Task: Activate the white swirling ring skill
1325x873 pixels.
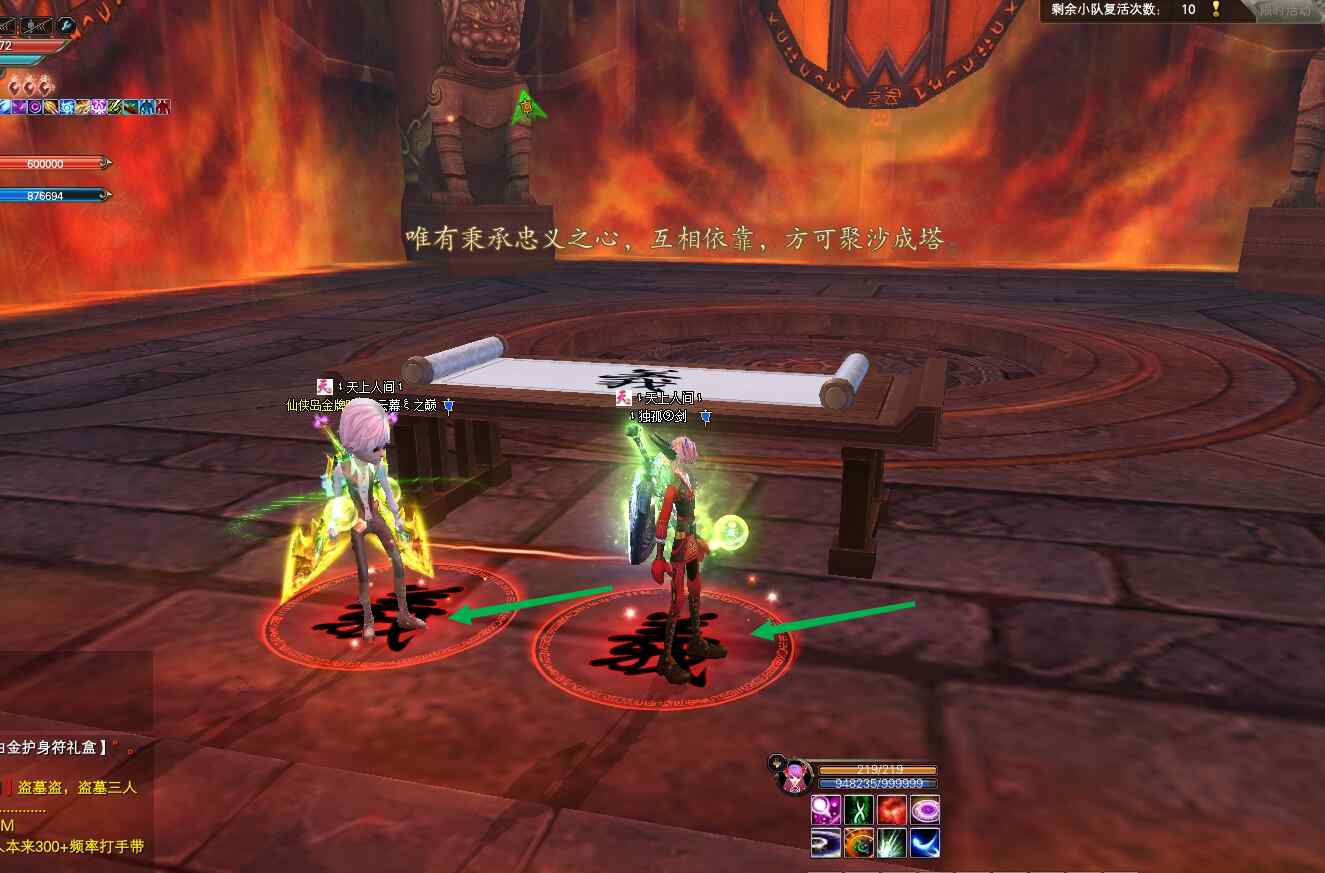Action: (826, 843)
